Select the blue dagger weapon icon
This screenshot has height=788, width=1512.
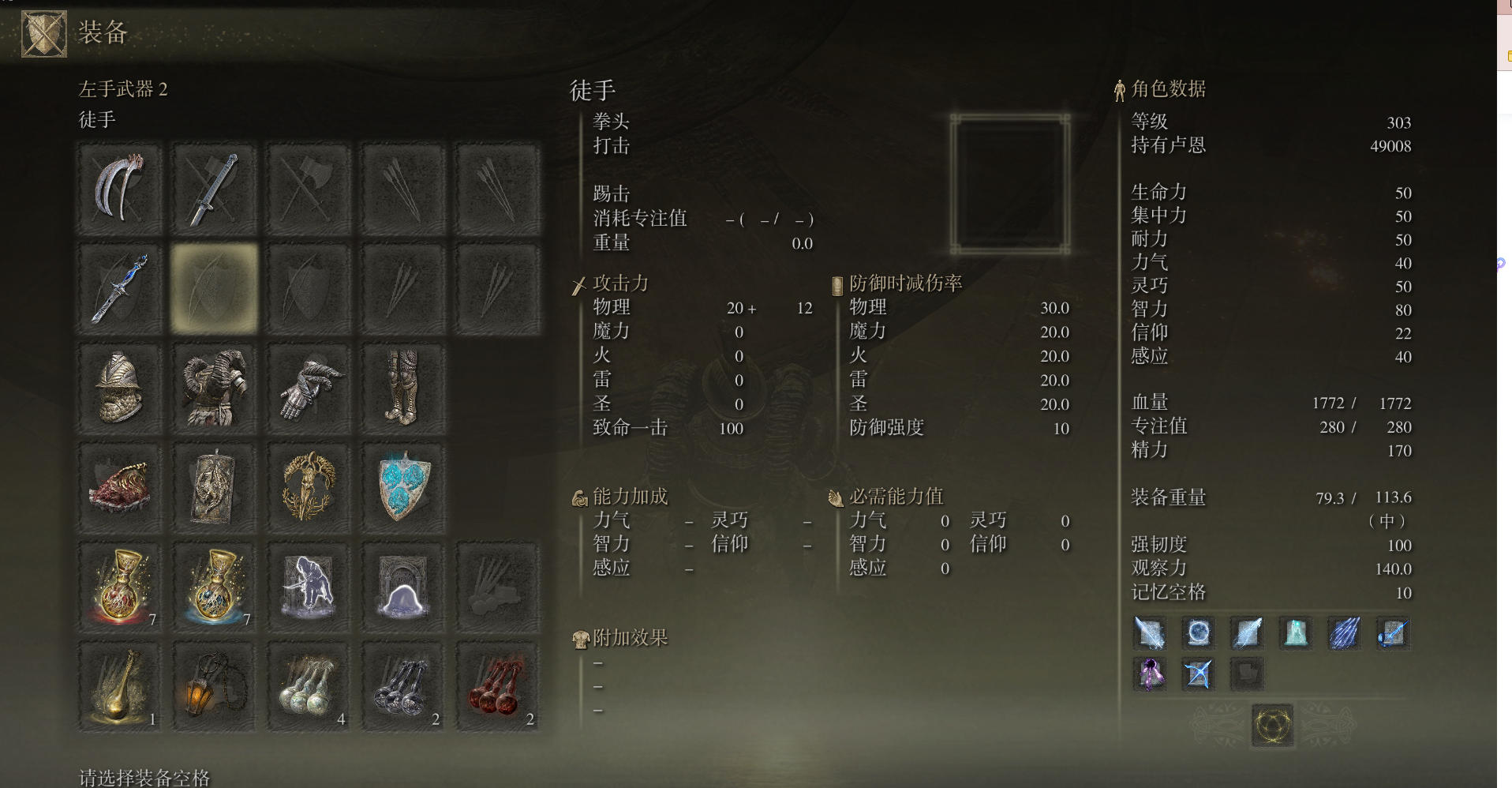(x=119, y=288)
